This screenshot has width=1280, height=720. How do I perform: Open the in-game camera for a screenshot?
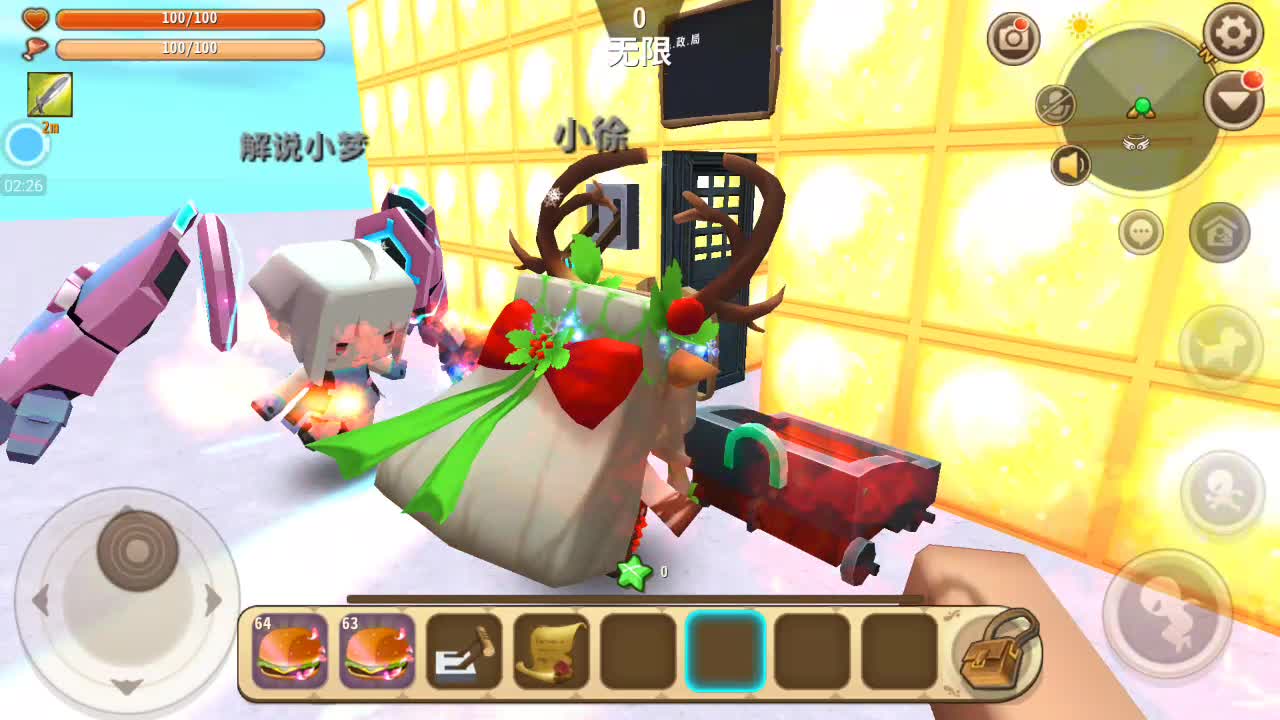tap(1014, 37)
